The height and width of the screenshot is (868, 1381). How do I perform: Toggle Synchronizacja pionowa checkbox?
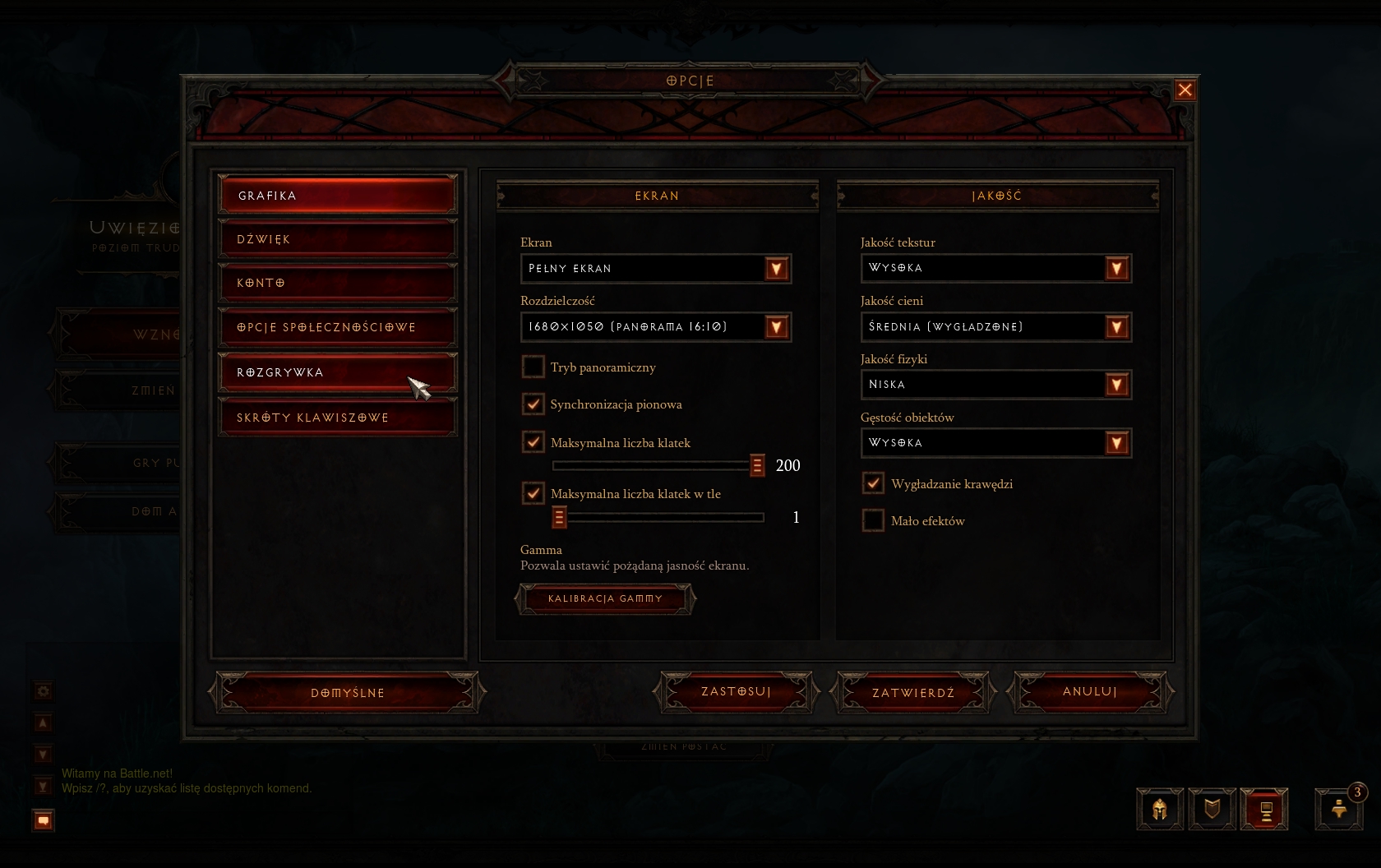point(533,404)
